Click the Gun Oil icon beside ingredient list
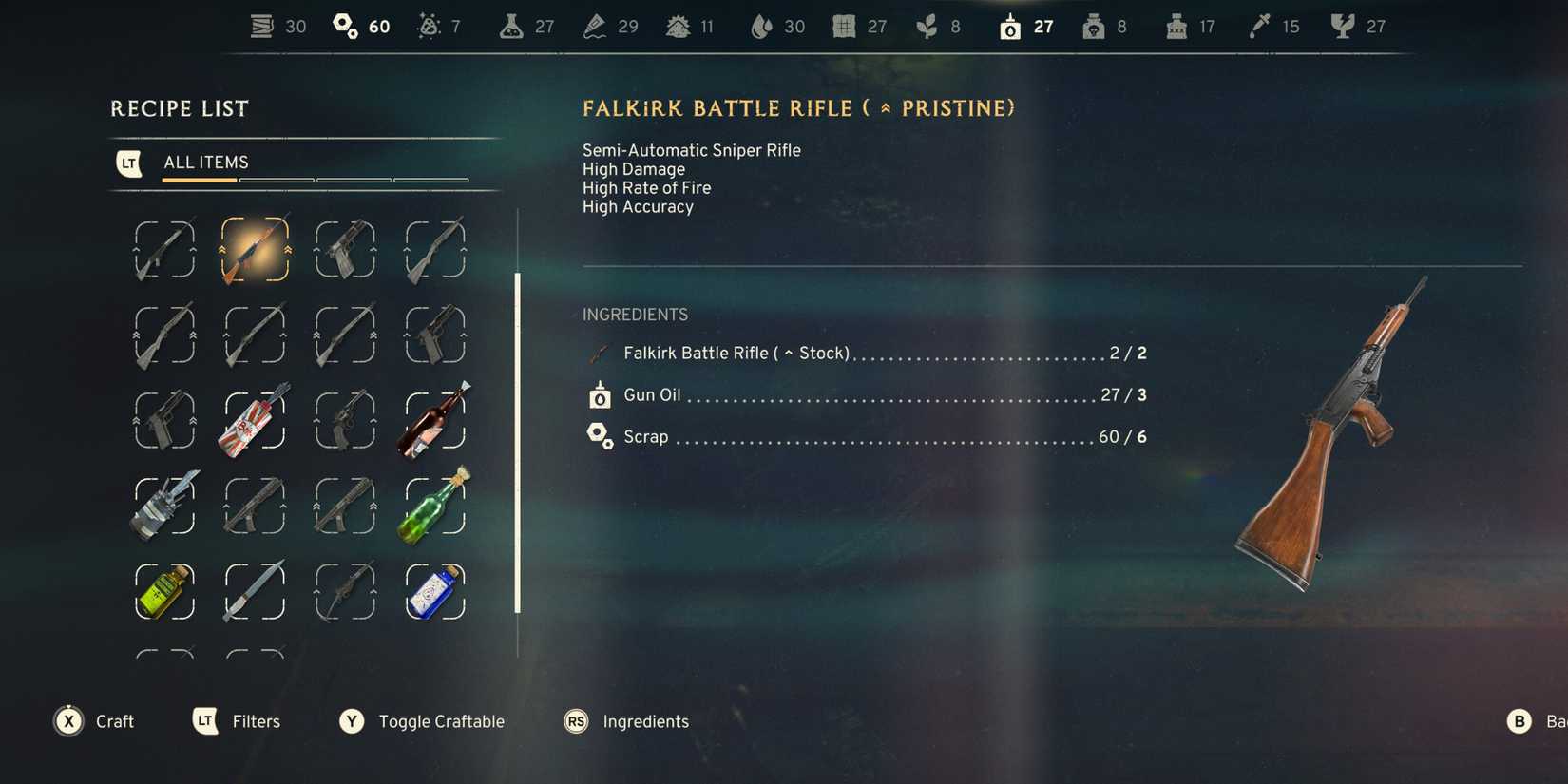Viewport: 1568px width, 784px height. [x=599, y=394]
